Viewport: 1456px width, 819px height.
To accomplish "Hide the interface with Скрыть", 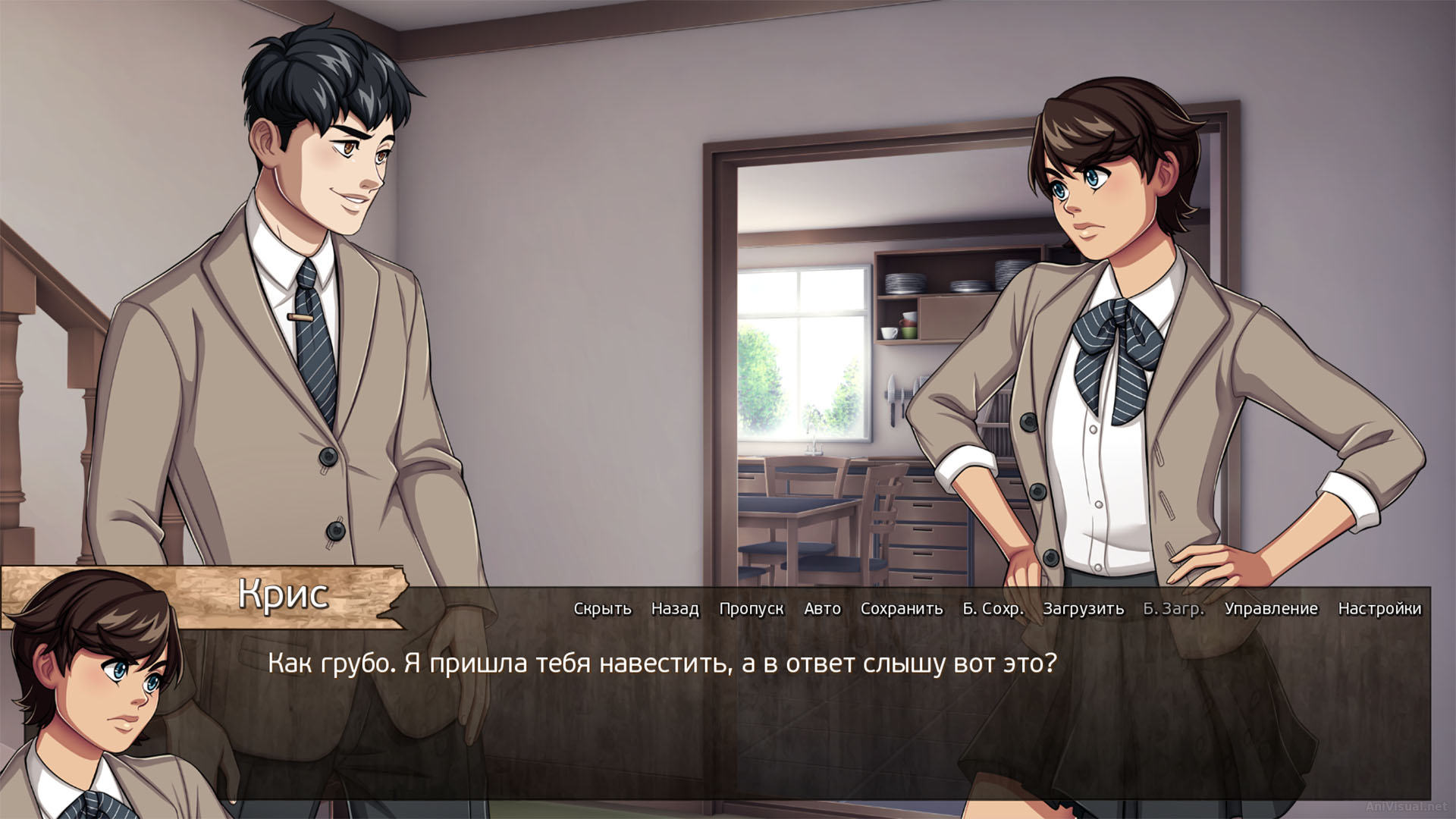I will click(x=603, y=609).
